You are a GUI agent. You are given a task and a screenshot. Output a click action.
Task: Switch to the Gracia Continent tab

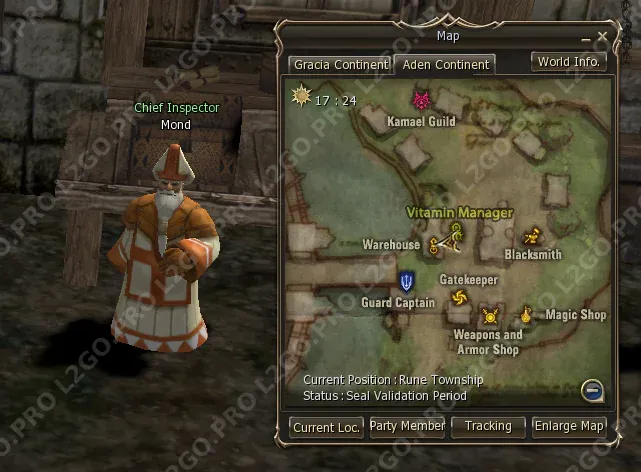click(340, 65)
